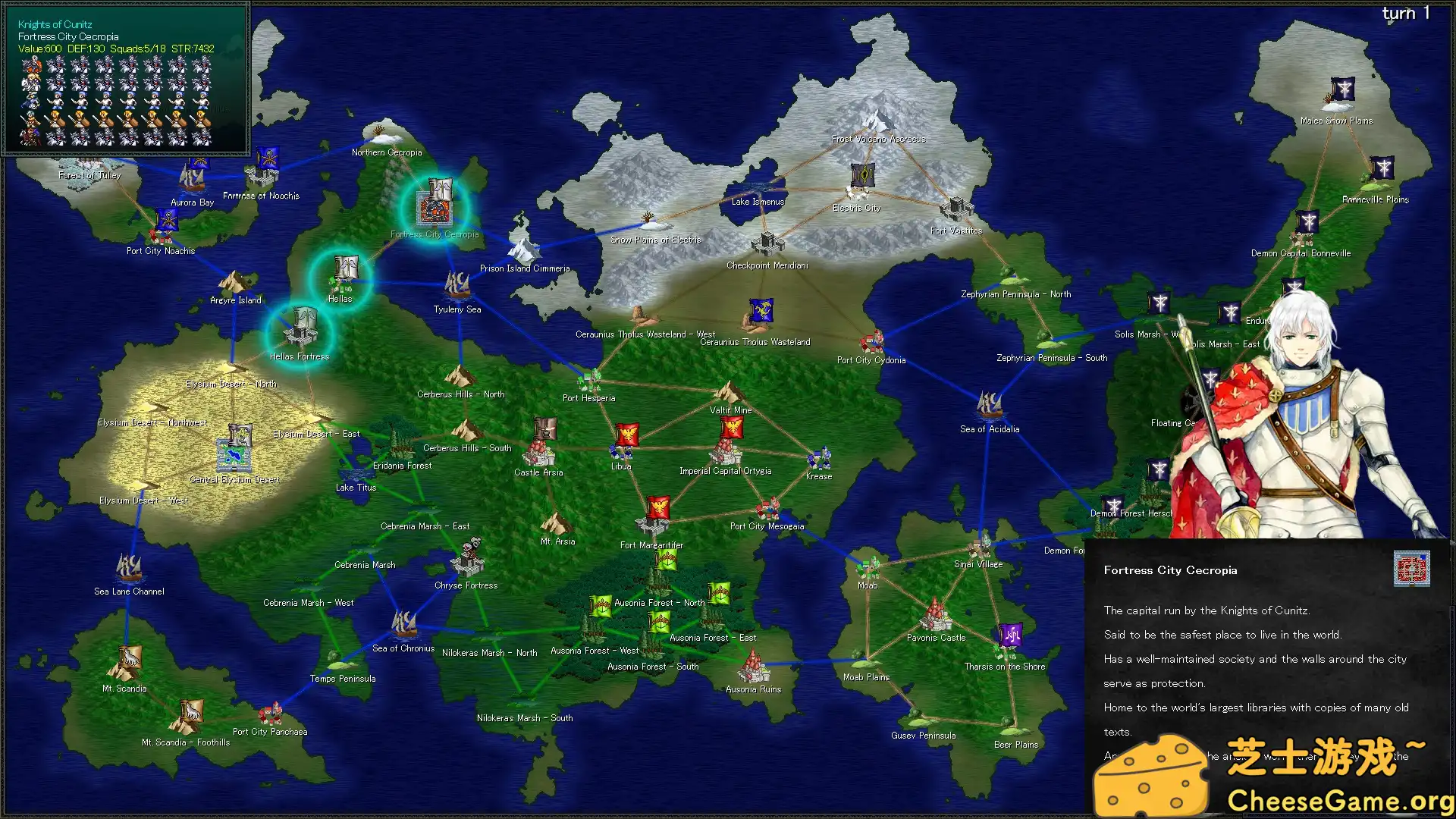The image size is (1456, 819).
Task: Click the turn 1 indicator
Action: coord(1404,13)
